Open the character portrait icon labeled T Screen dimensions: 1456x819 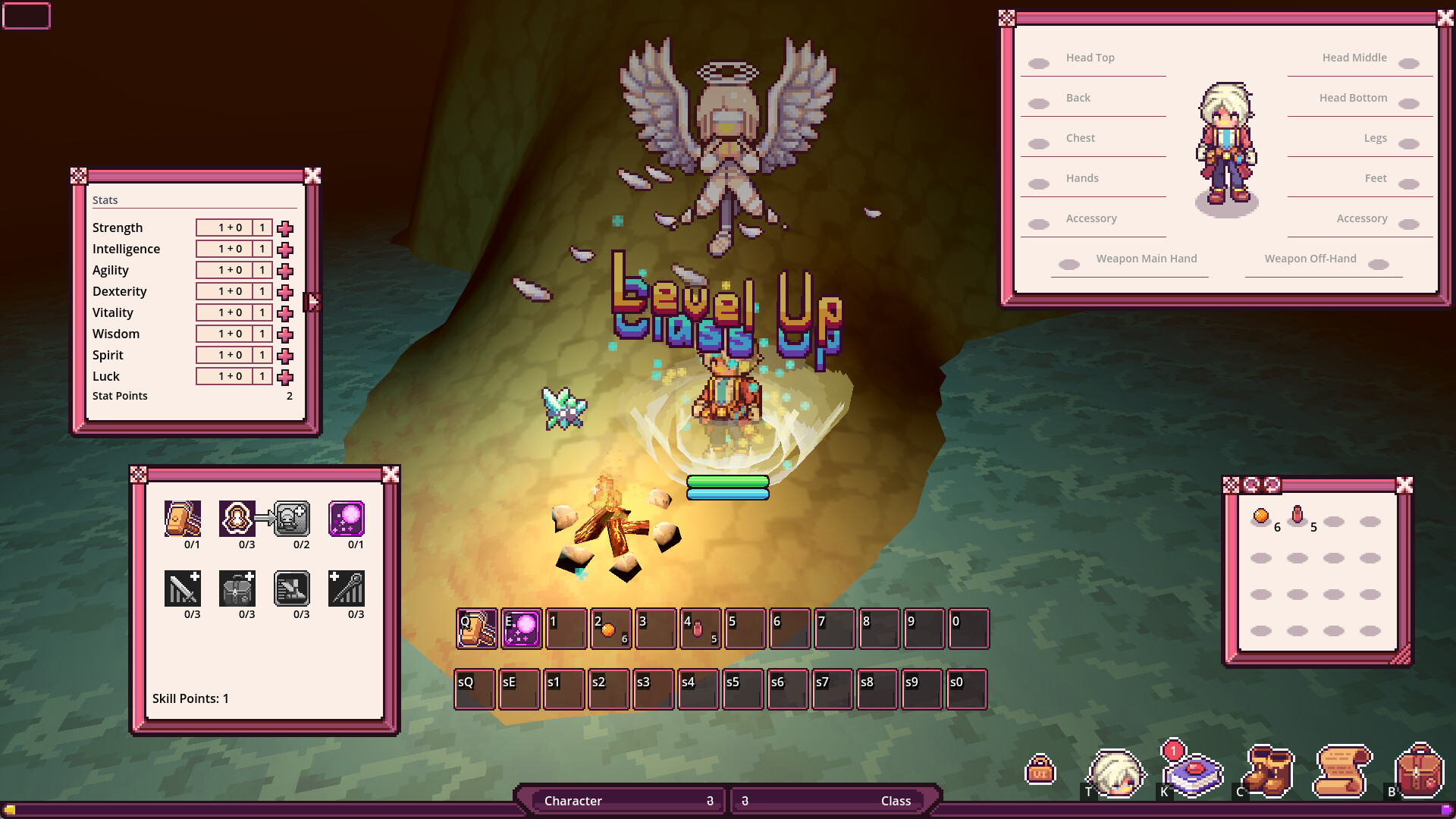pyautogui.click(x=1116, y=773)
